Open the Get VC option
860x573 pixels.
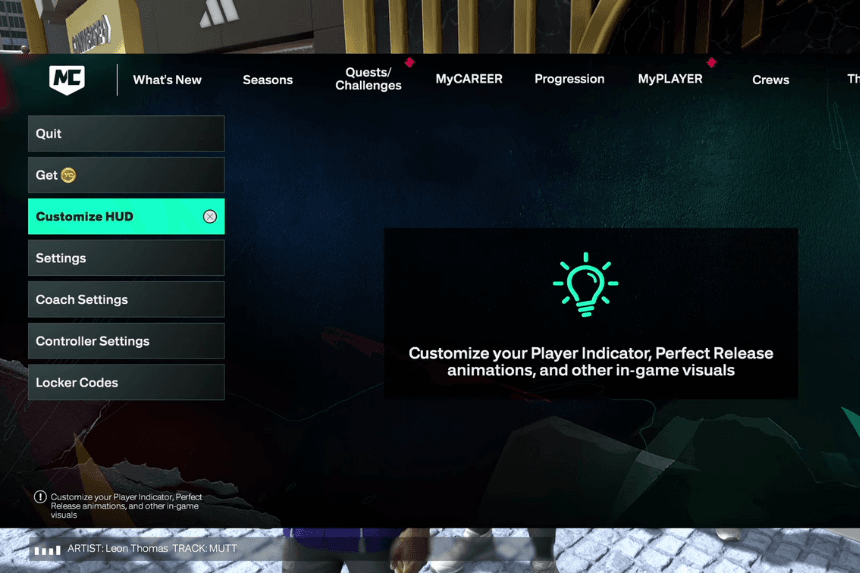coord(126,175)
